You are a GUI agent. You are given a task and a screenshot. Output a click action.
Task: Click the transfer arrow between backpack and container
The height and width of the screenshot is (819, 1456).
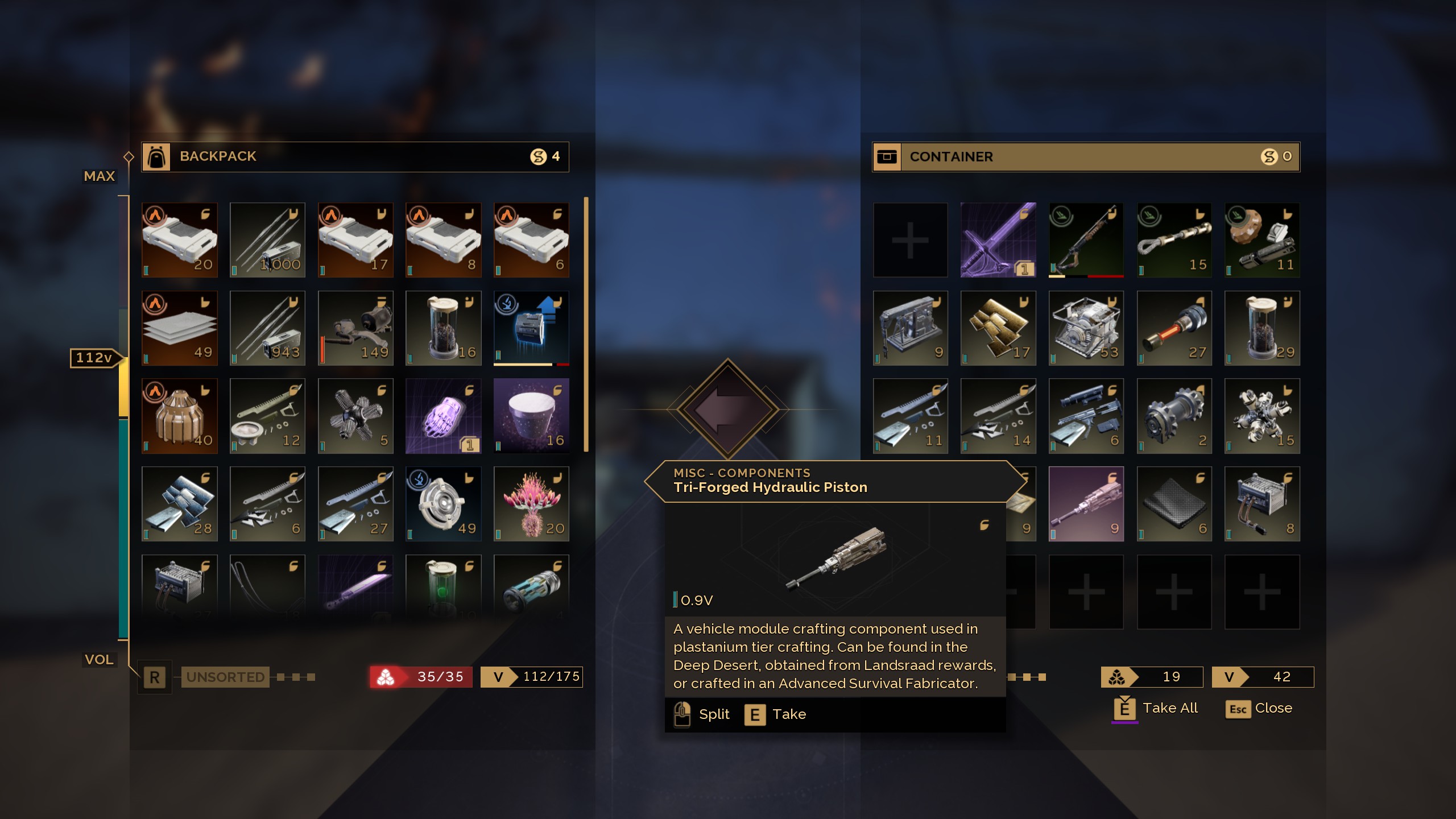[x=727, y=409]
